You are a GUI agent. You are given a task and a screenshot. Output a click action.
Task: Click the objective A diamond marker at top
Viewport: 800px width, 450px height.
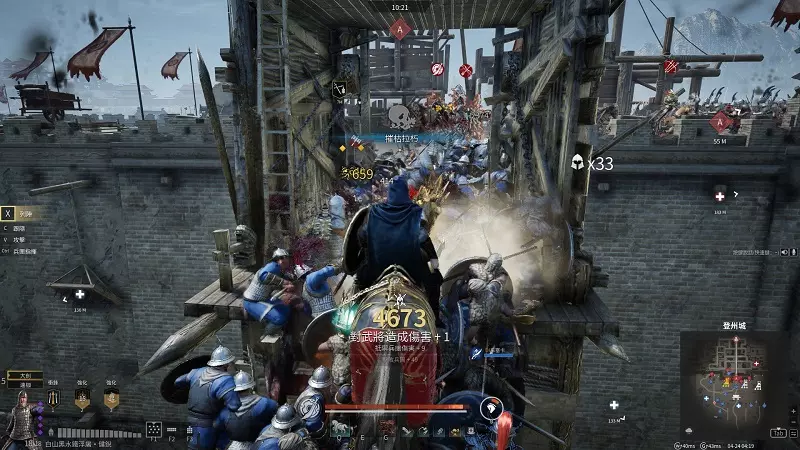(401, 30)
